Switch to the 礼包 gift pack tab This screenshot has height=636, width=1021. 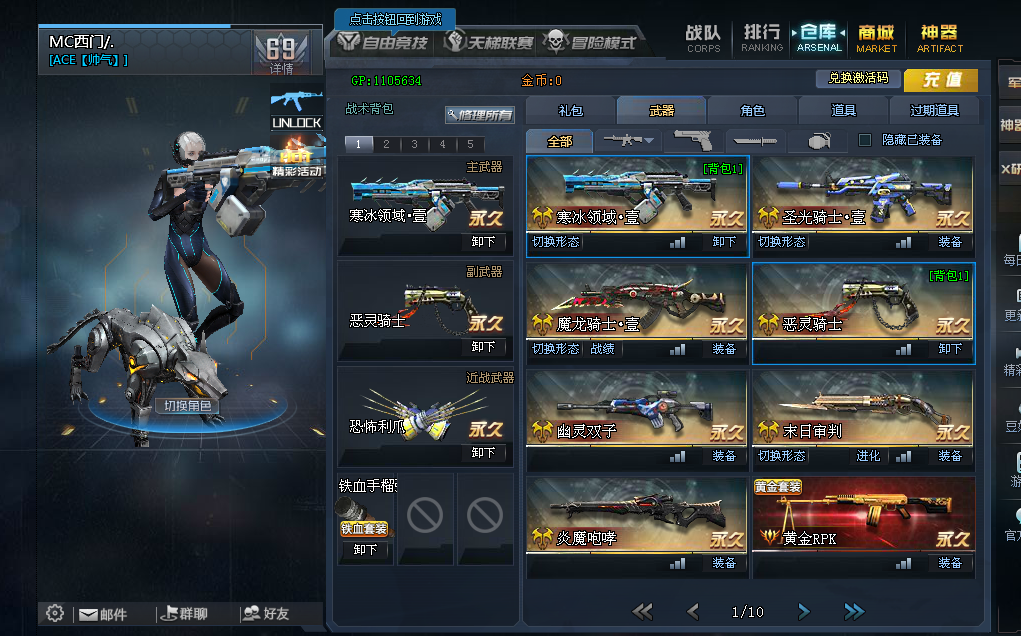(x=570, y=111)
